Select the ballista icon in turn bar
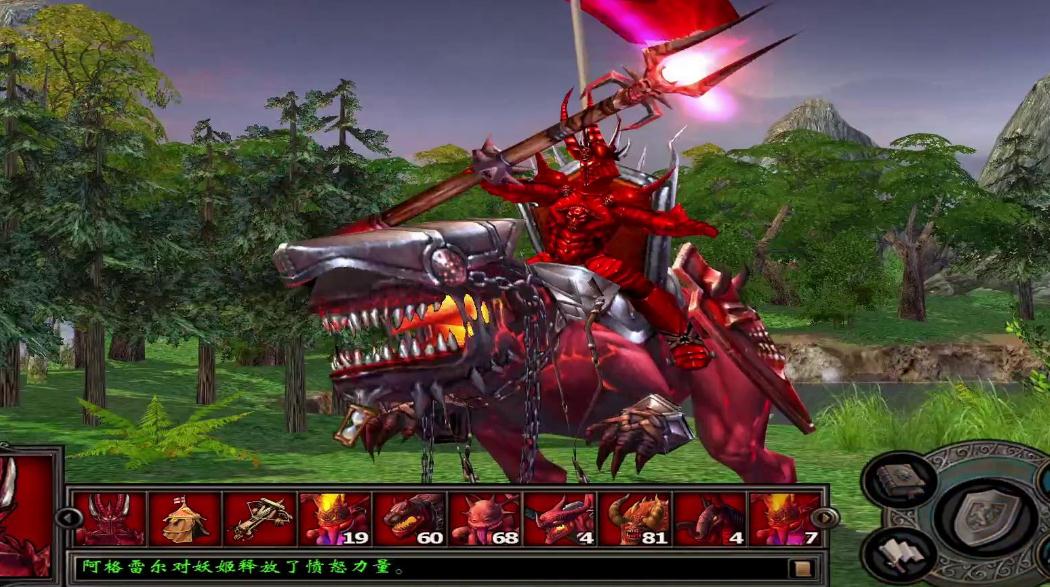1050x587 pixels. point(260,518)
